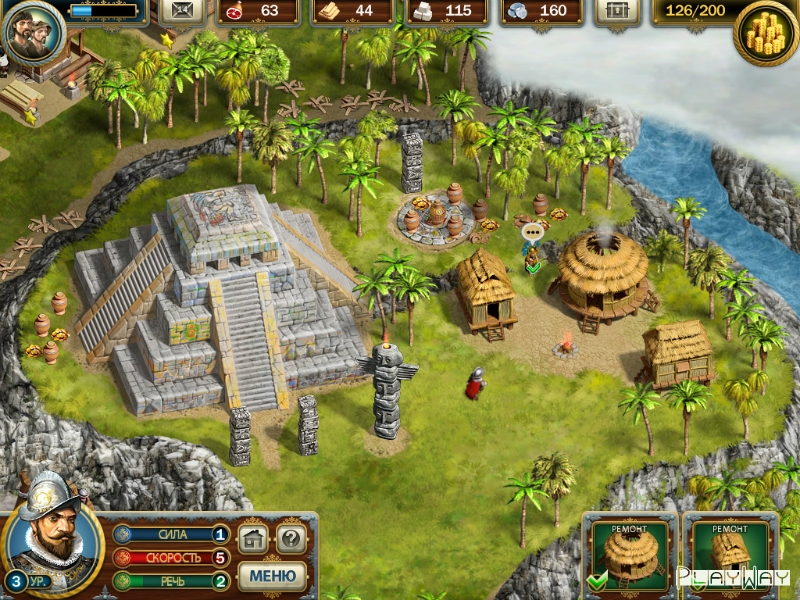This screenshot has height=600, width=800.
Task: Open the envelope mail button
Action: 181,11
